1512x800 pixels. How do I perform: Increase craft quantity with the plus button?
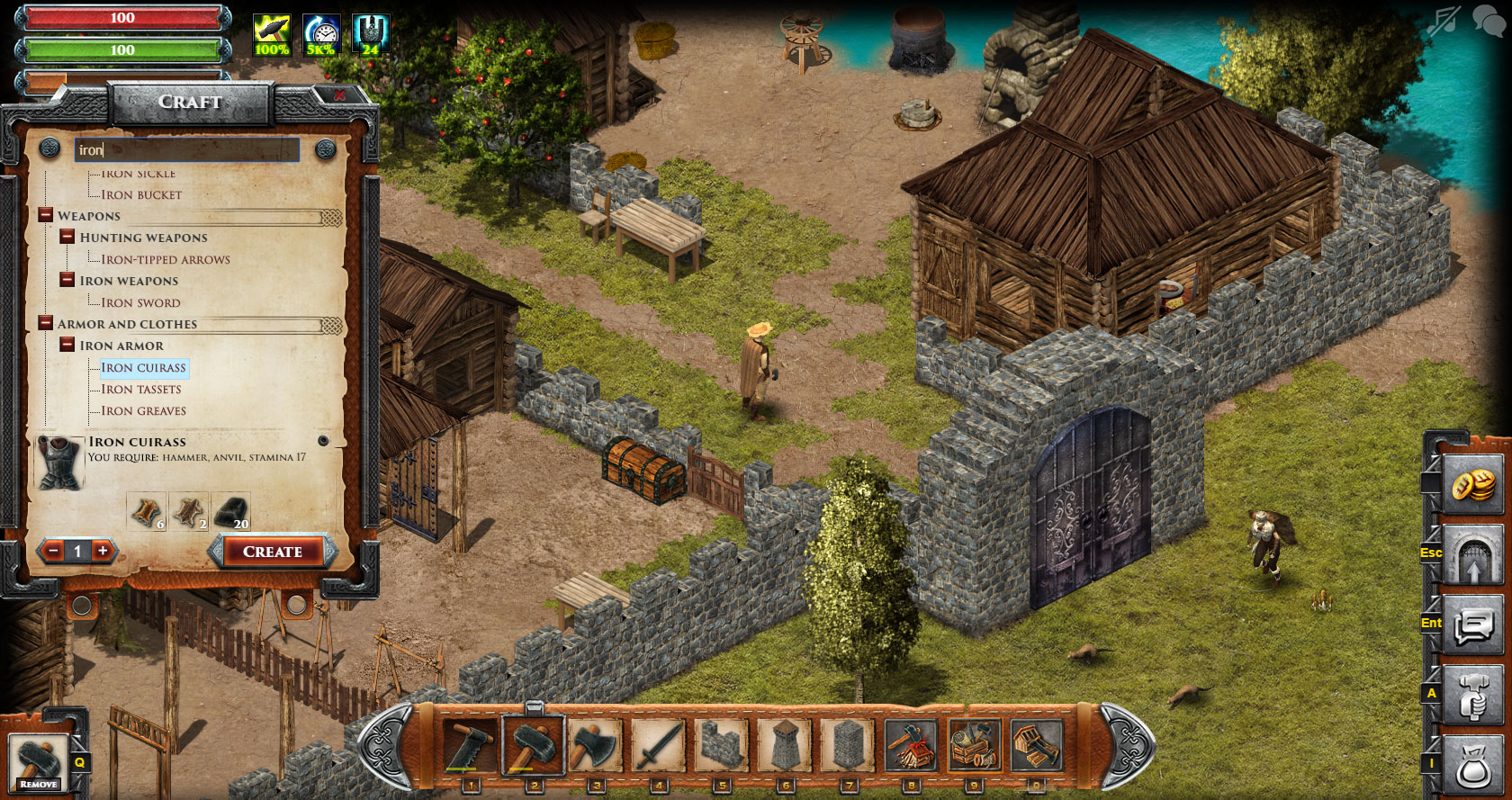[103, 551]
